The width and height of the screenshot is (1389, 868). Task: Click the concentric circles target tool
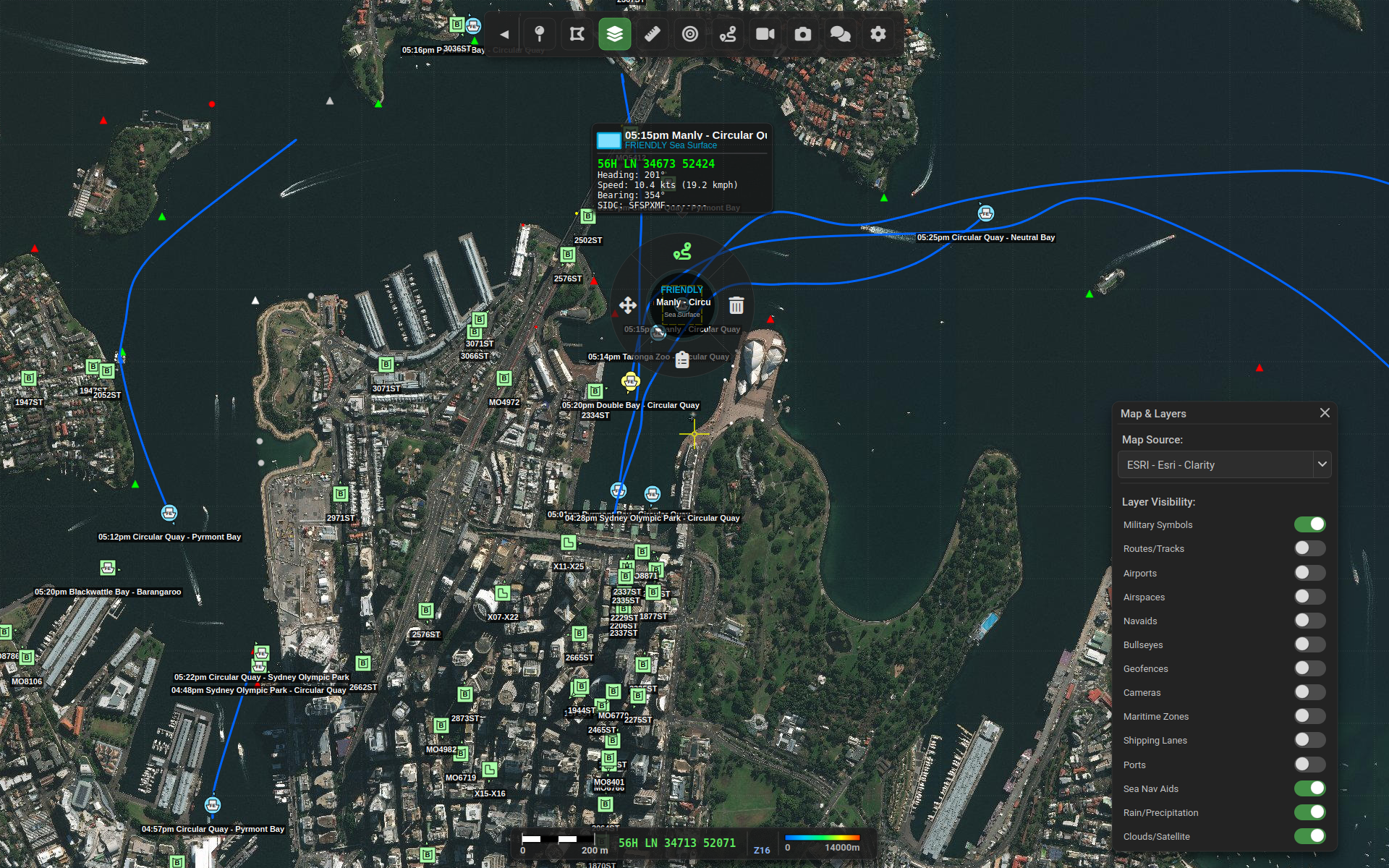click(x=689, y=34)
